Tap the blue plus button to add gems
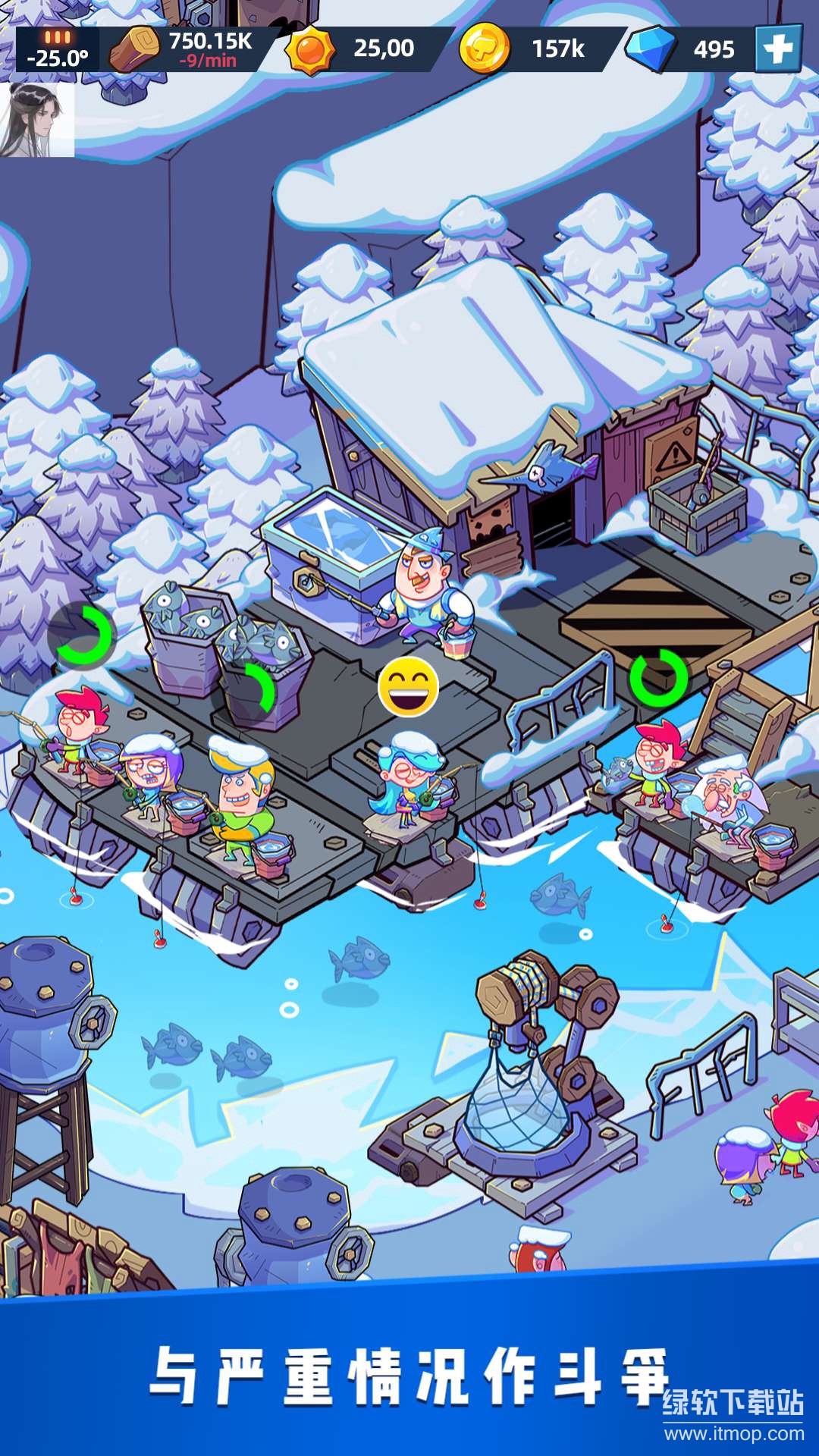This screenshot has width=819, height=1456. [x=778, y=49]
